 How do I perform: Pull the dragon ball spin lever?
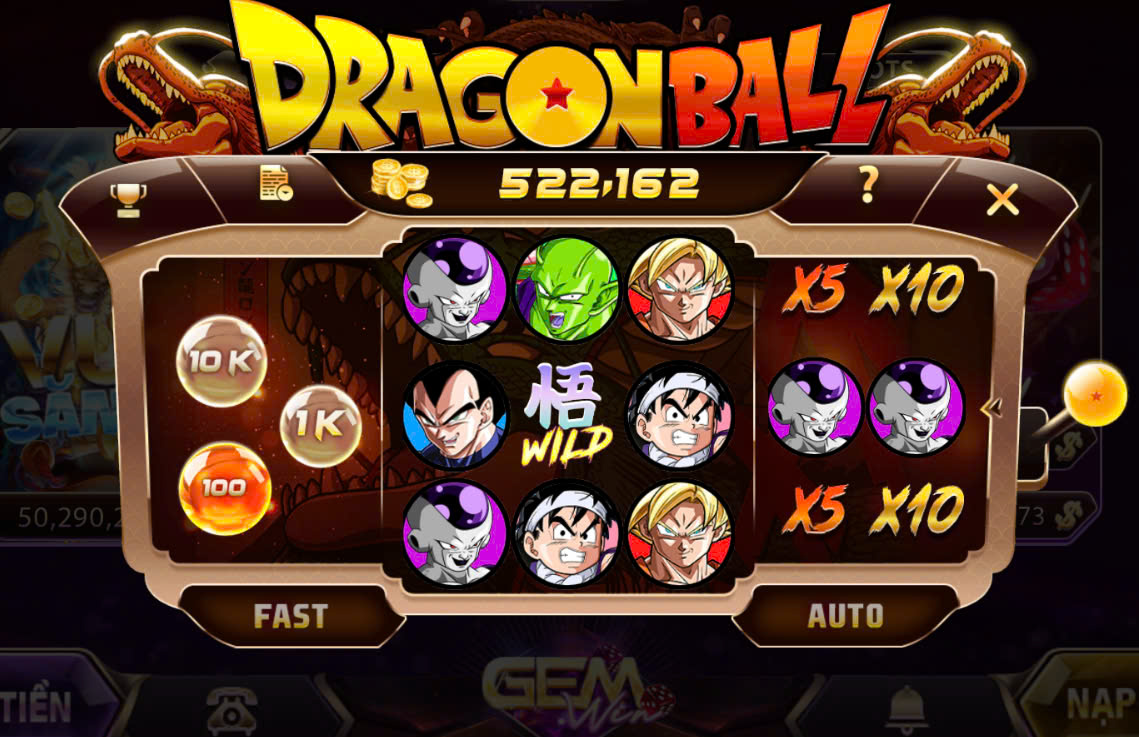click(x=1094, y=395)
